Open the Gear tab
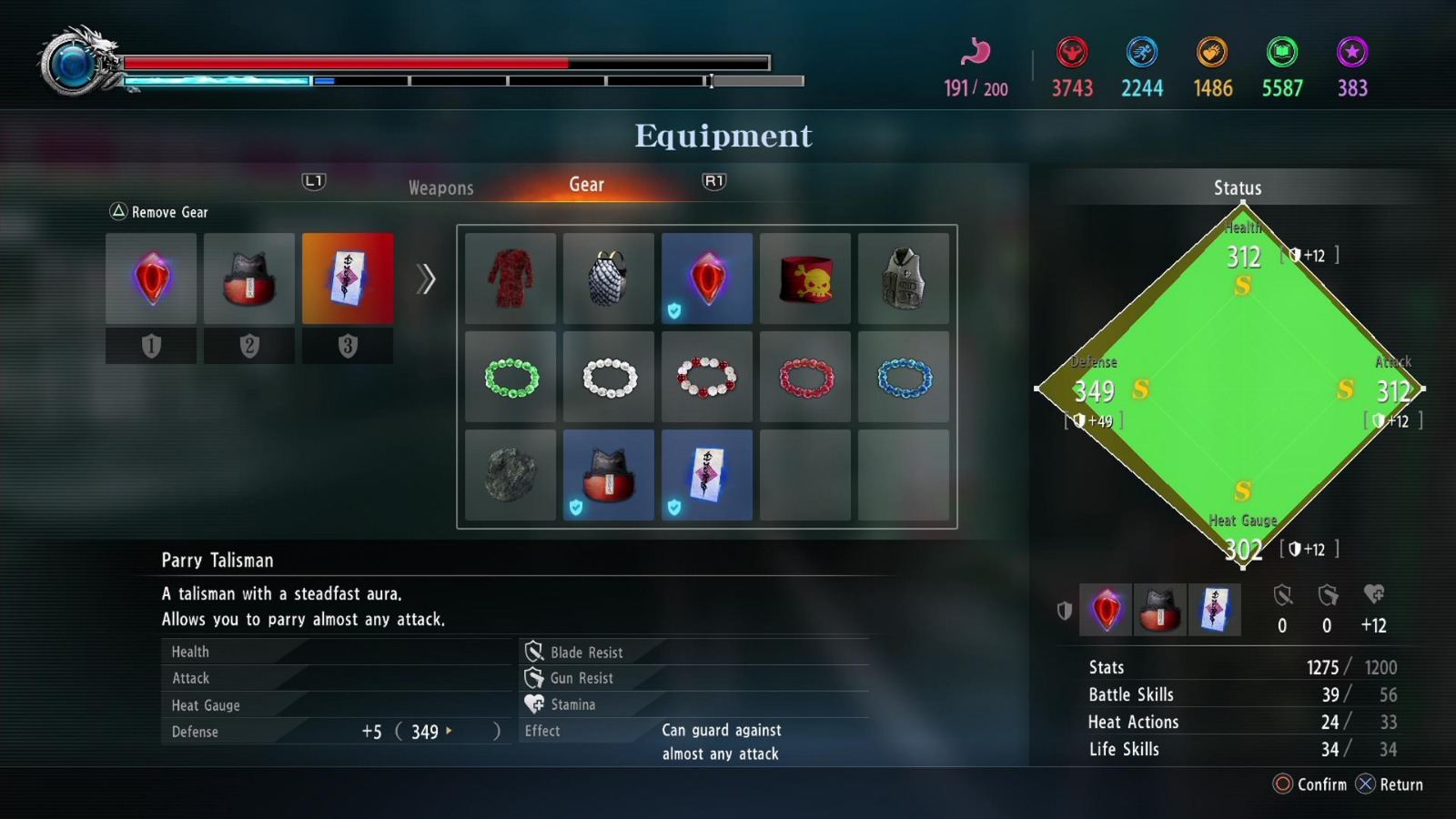1456x819 pixels. point(586,185)
